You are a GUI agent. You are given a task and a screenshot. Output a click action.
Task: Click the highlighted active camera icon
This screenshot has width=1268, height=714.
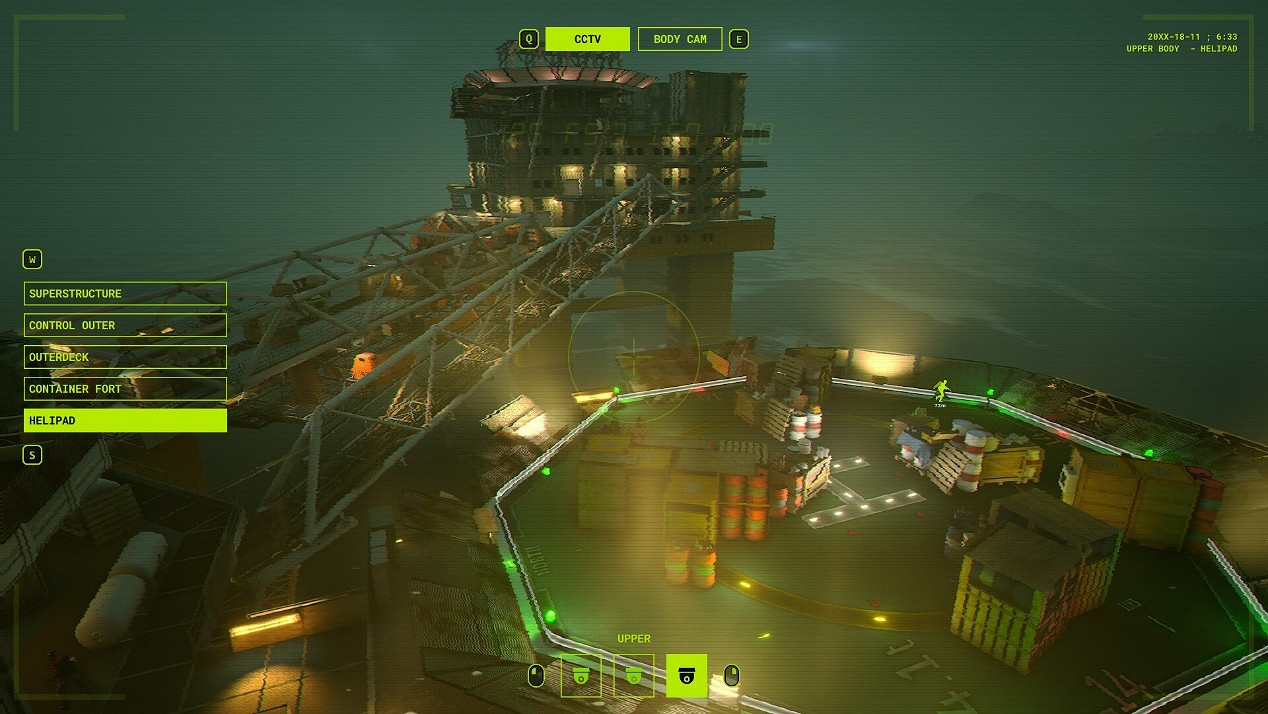coord(686,676)
